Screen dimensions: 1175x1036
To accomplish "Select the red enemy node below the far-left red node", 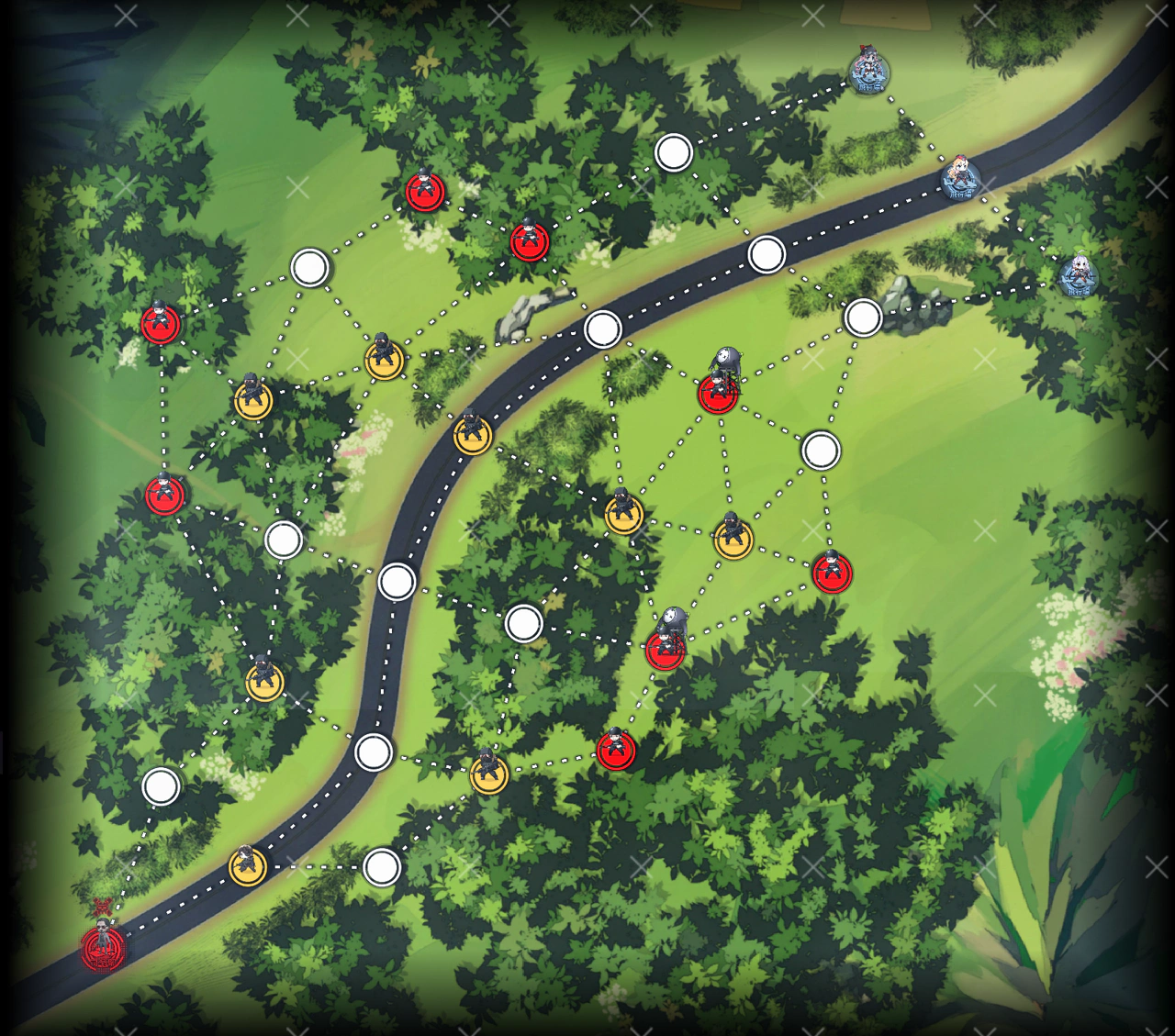I will pyautogui.click(x=163, y=496).
